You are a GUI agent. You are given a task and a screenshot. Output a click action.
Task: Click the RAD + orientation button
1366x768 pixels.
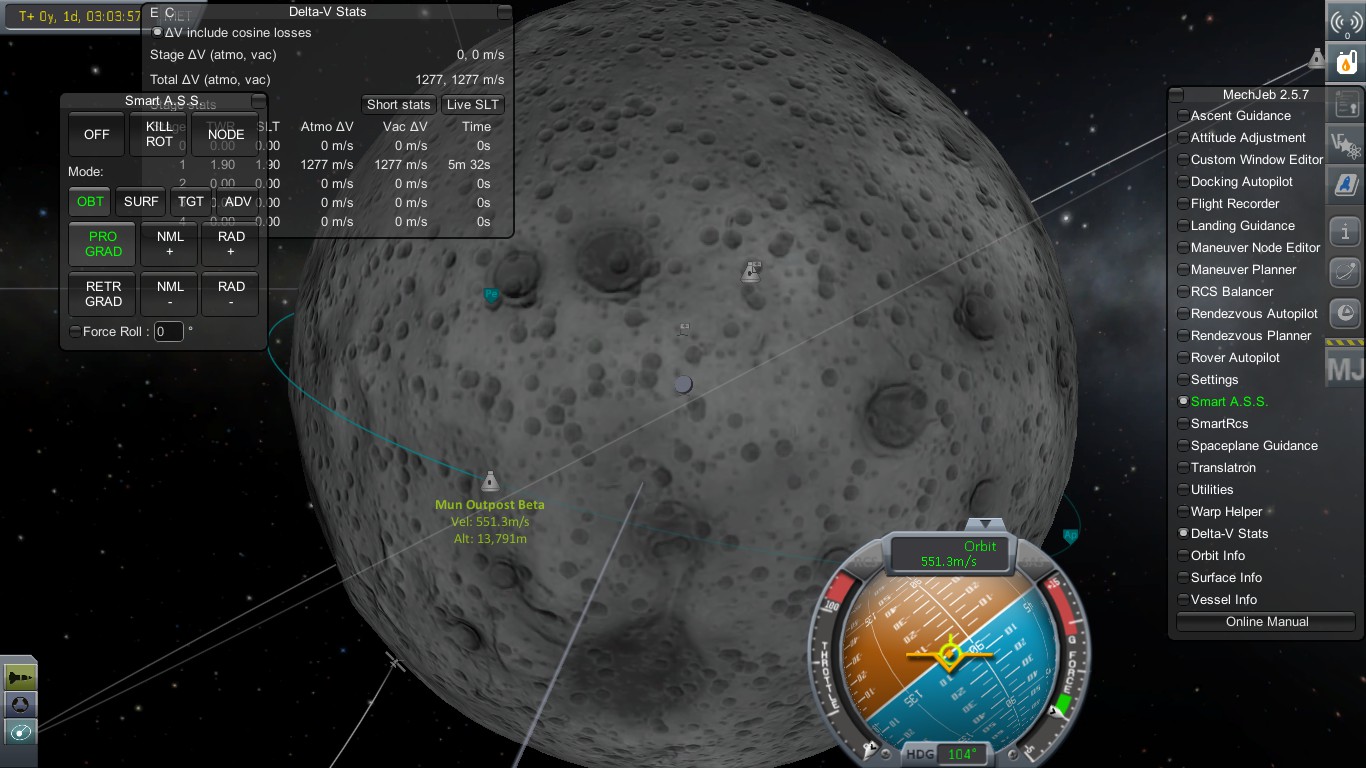coord(231,244)
